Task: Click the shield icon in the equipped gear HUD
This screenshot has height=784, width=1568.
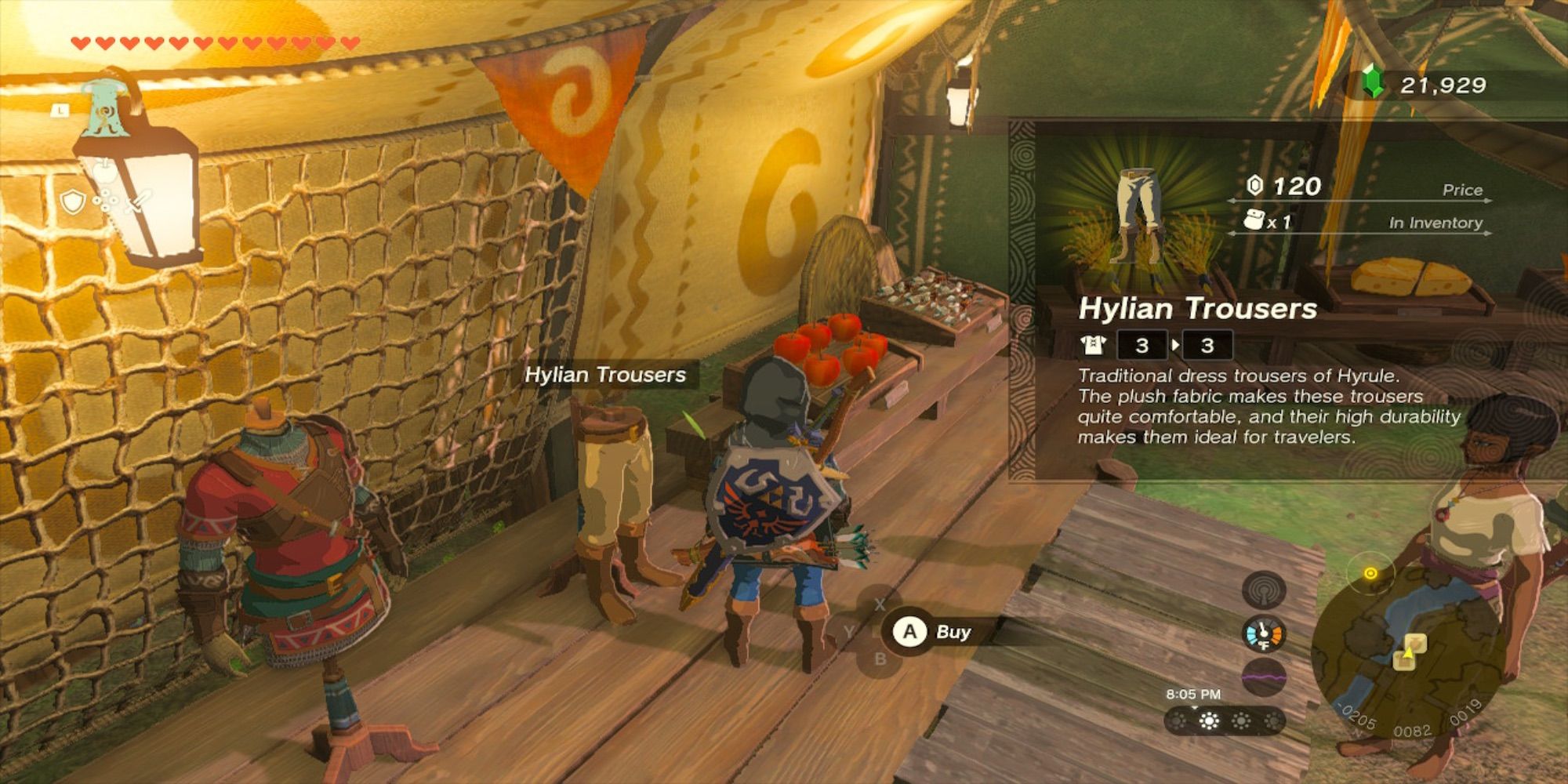Action: click(x=75, y=200)
